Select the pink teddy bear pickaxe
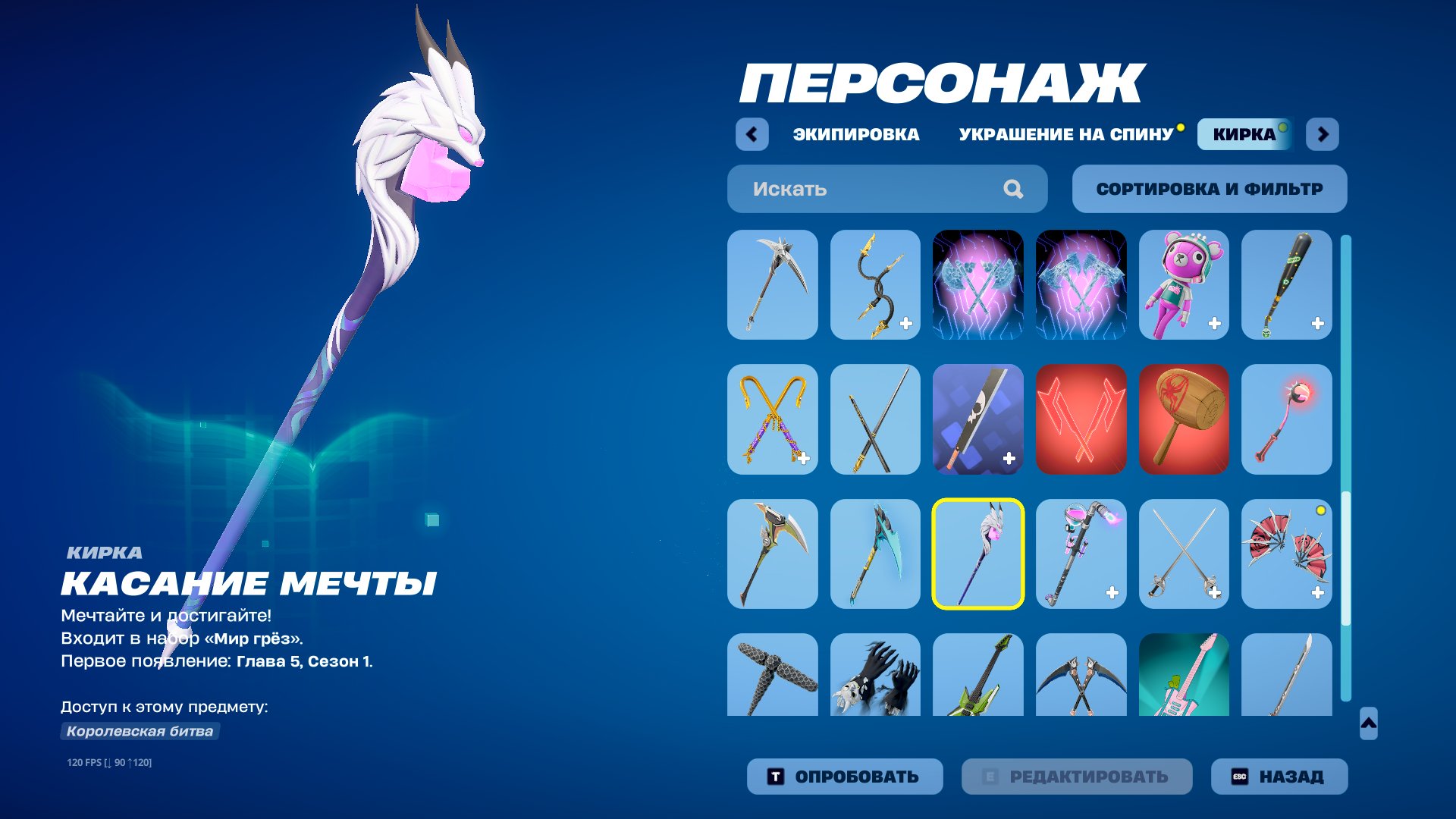 1185,284
